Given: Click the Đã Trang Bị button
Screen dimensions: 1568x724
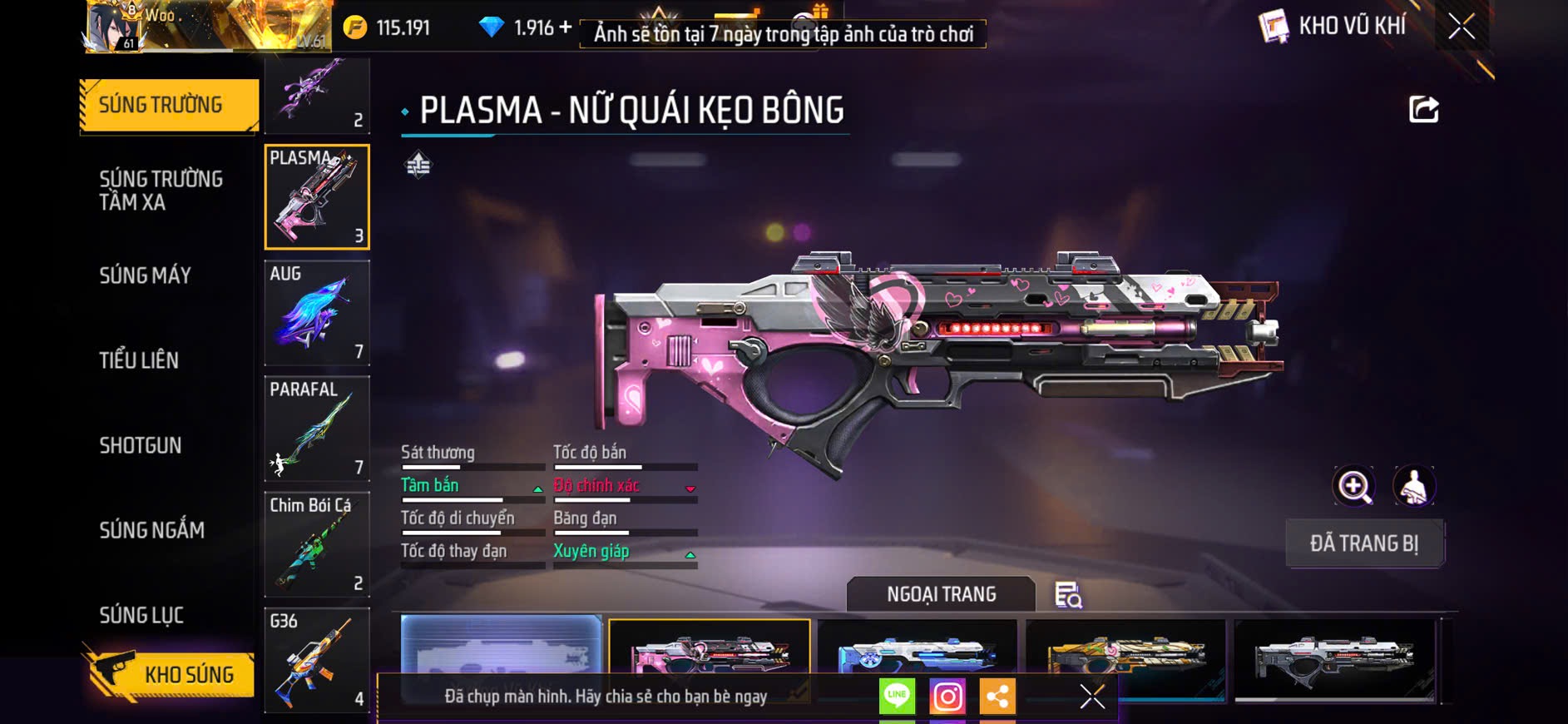Looking at the screenshot, I should [x=1364, y=543].
